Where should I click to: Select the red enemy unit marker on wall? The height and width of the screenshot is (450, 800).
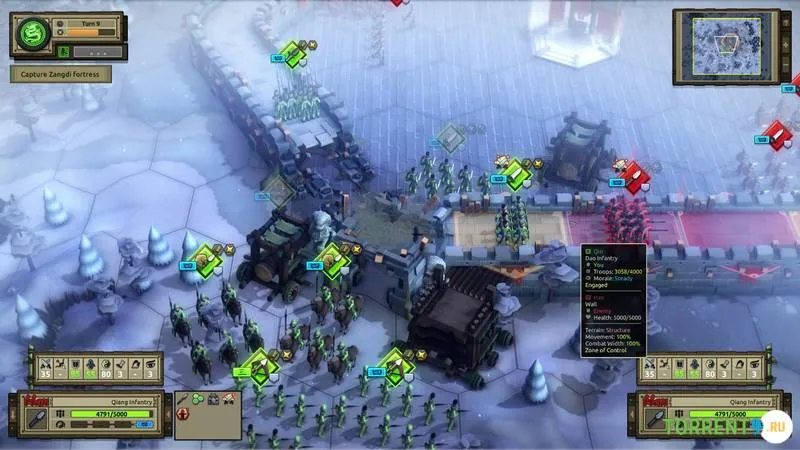[x=633, y=175]
